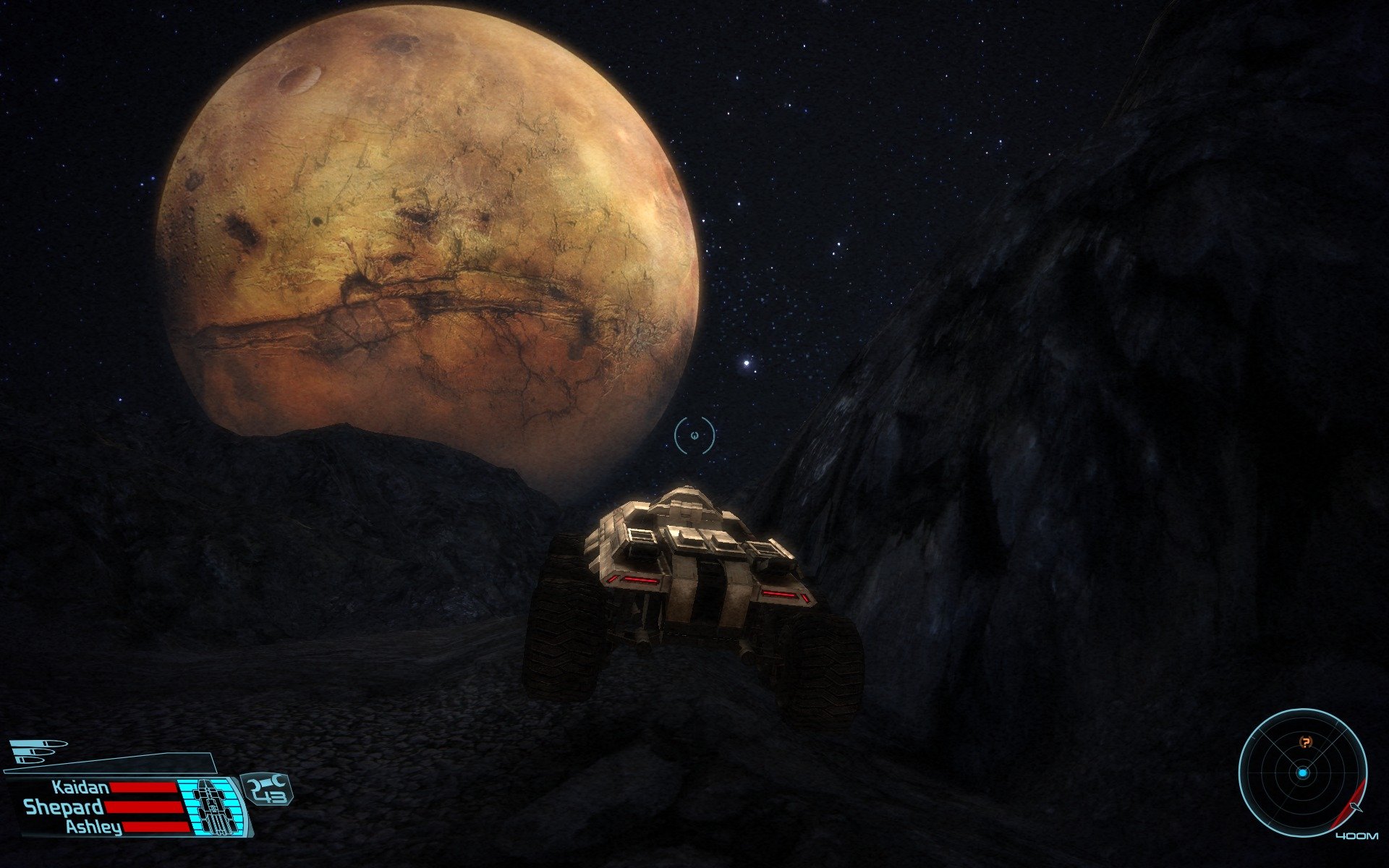The height and width of the screenshot is (868, 1389).
Task: Click the Mako vehicle status icon
Action: click(x=211, y=804)
